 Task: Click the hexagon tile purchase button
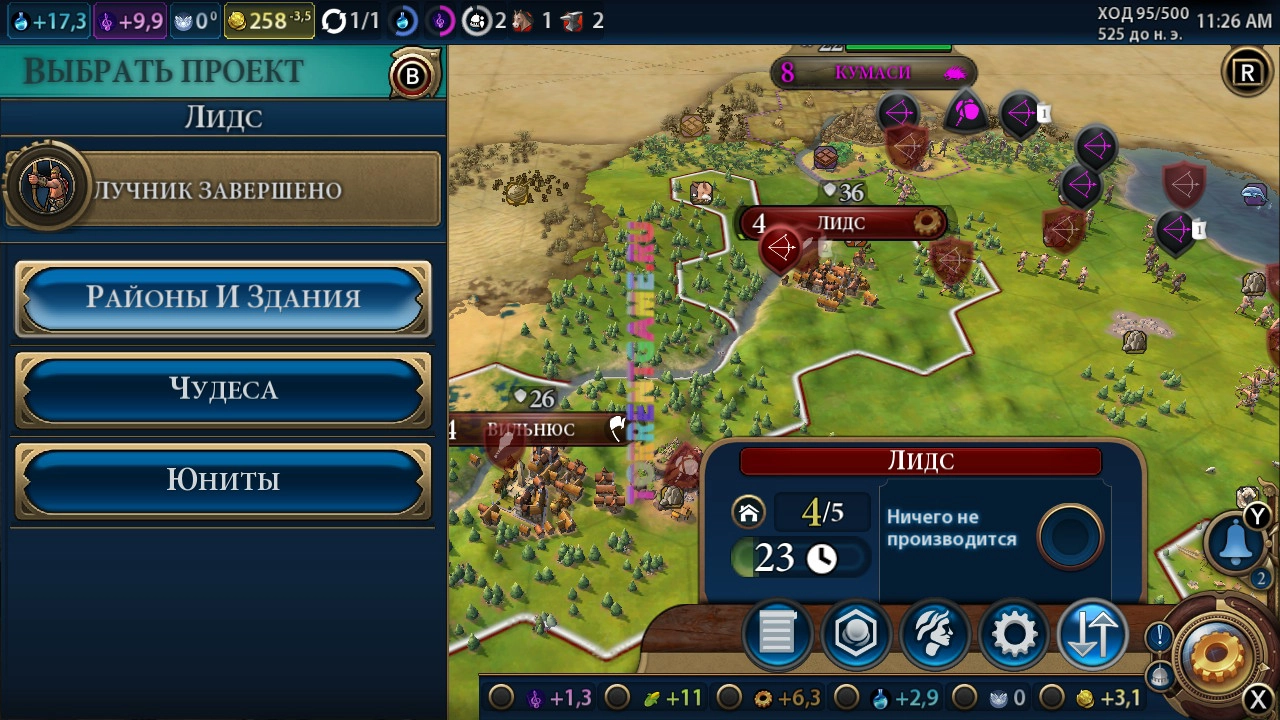(856, 634)
